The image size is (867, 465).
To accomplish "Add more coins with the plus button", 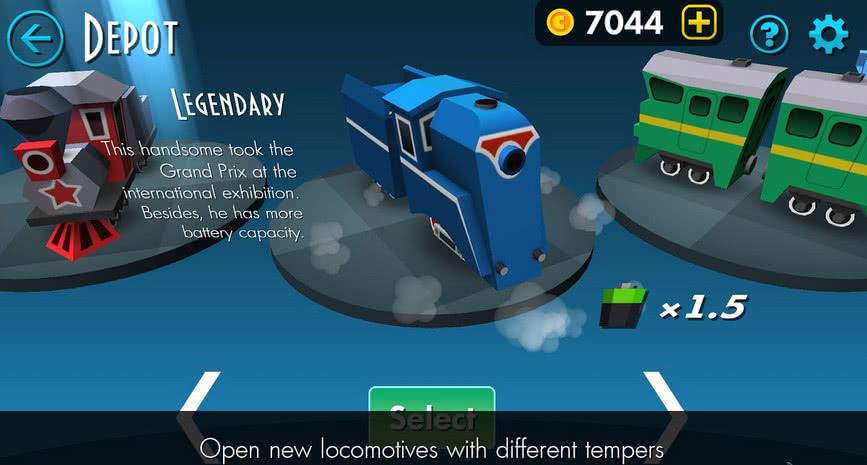I will pos(699,23).
